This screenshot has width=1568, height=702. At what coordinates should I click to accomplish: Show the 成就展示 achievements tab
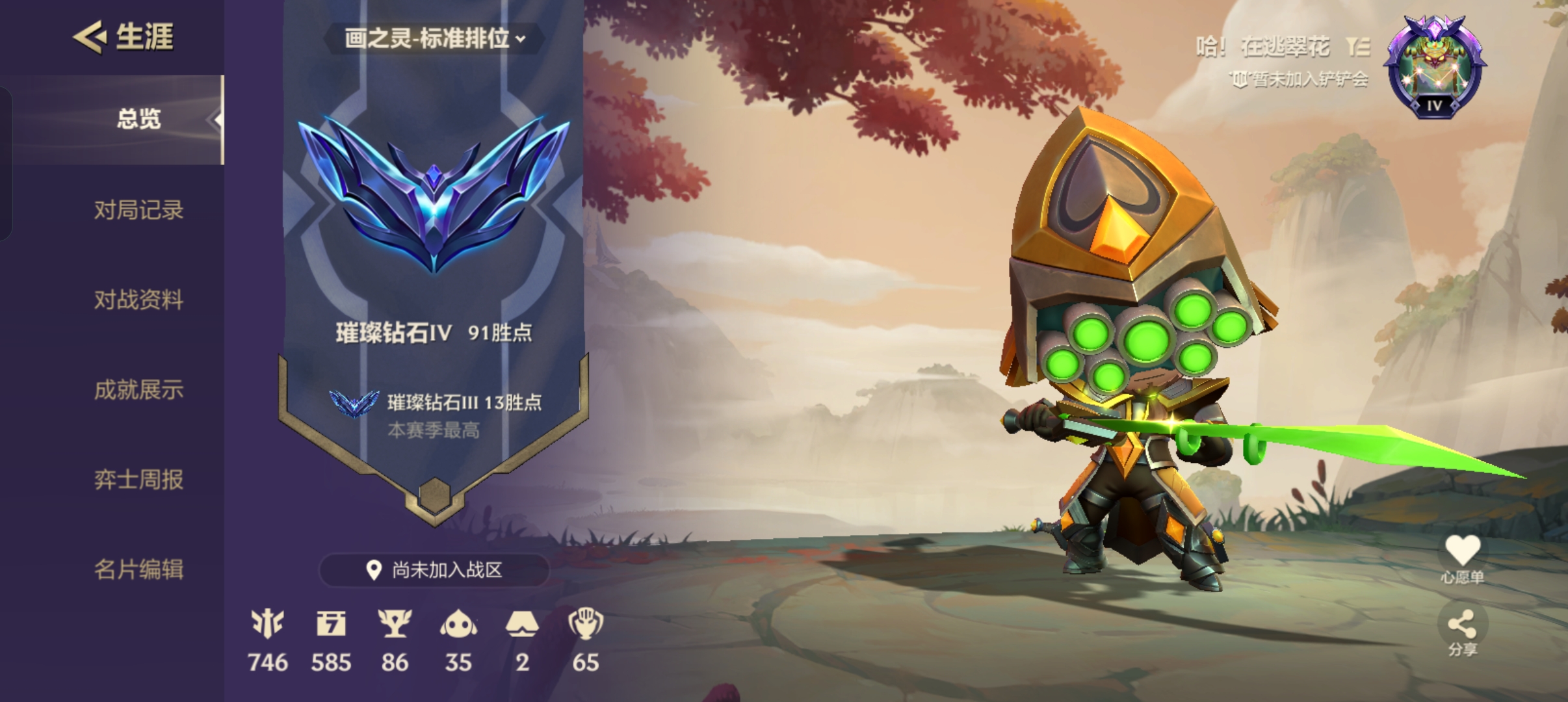[138, 390]
